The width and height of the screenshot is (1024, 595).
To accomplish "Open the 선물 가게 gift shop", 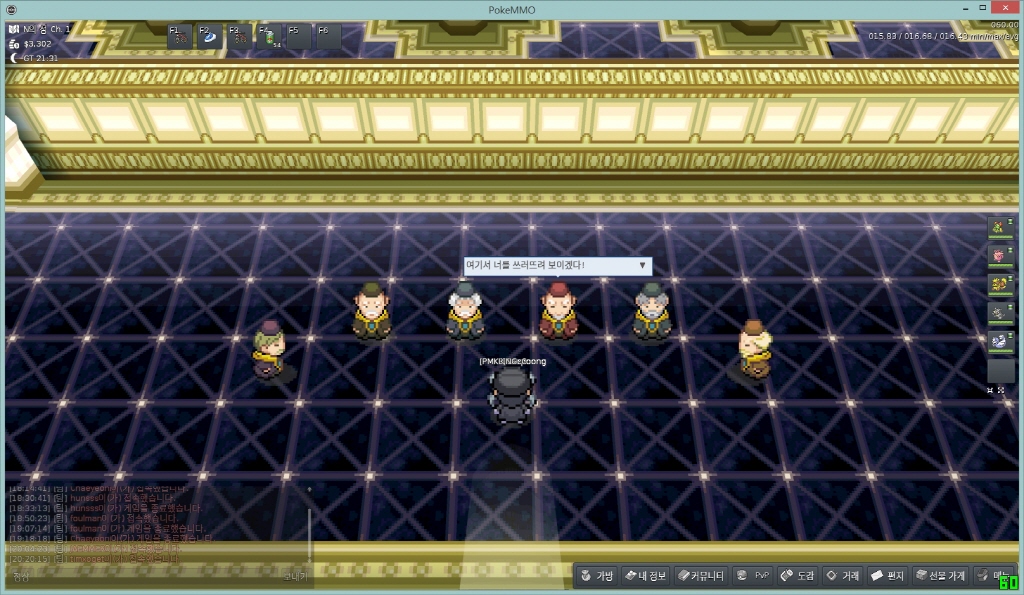I will [x=940, y=576].
